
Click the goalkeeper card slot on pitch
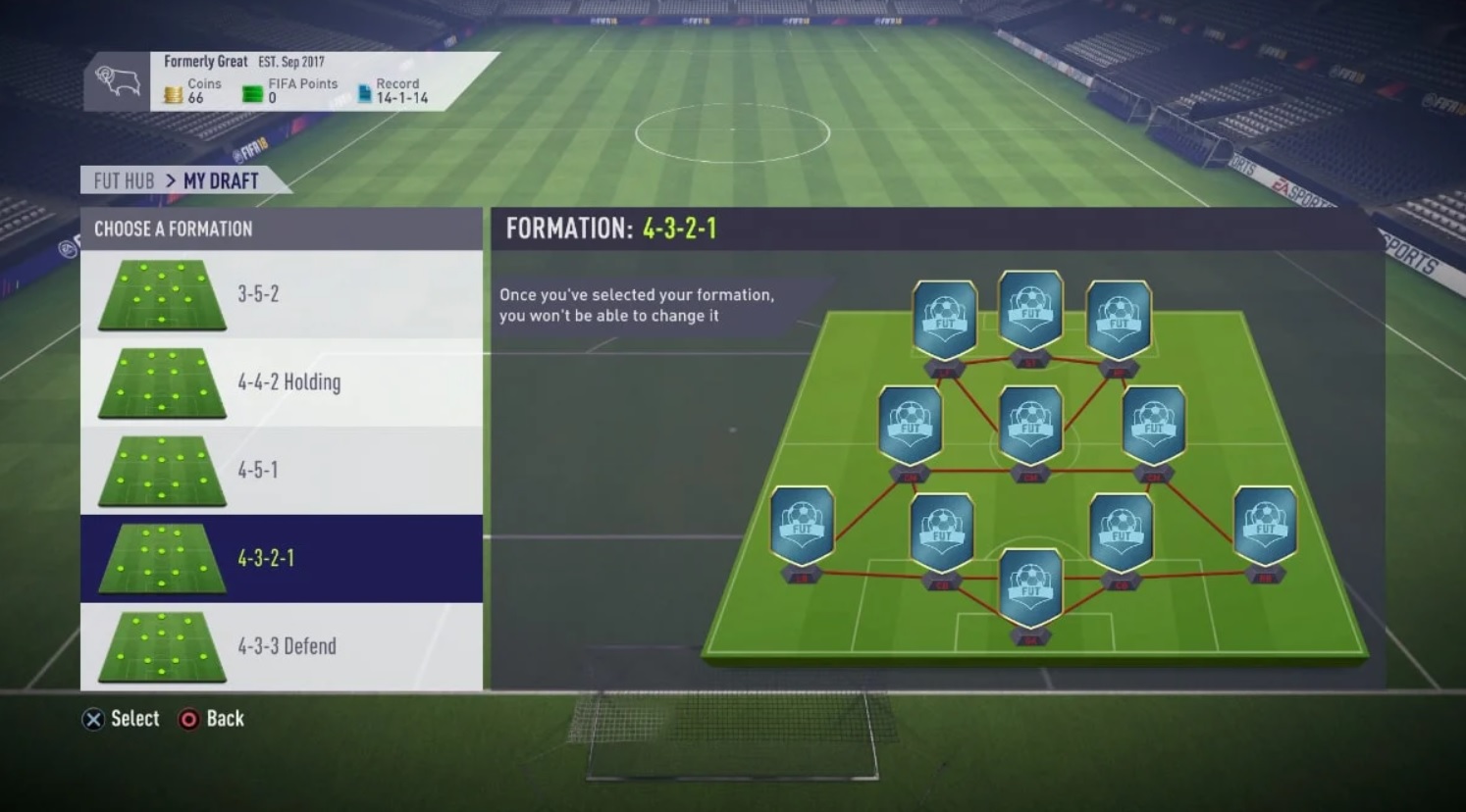[x=1030, y=588]
